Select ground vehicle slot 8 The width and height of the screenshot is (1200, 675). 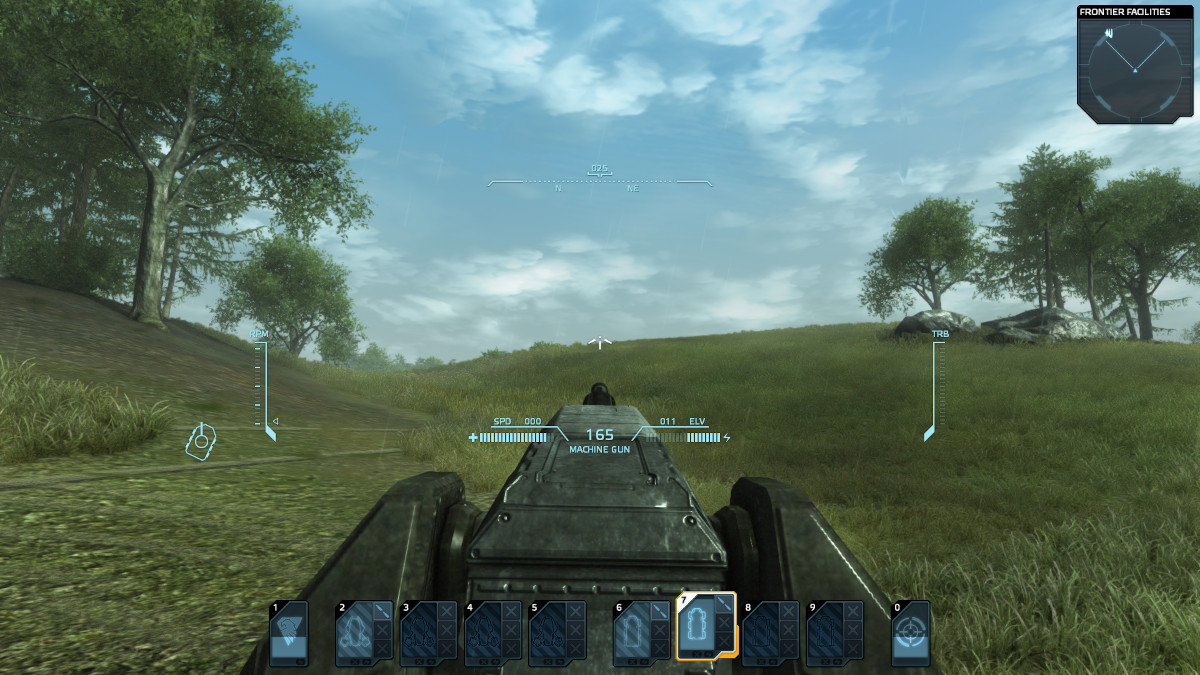pos(770,633)
